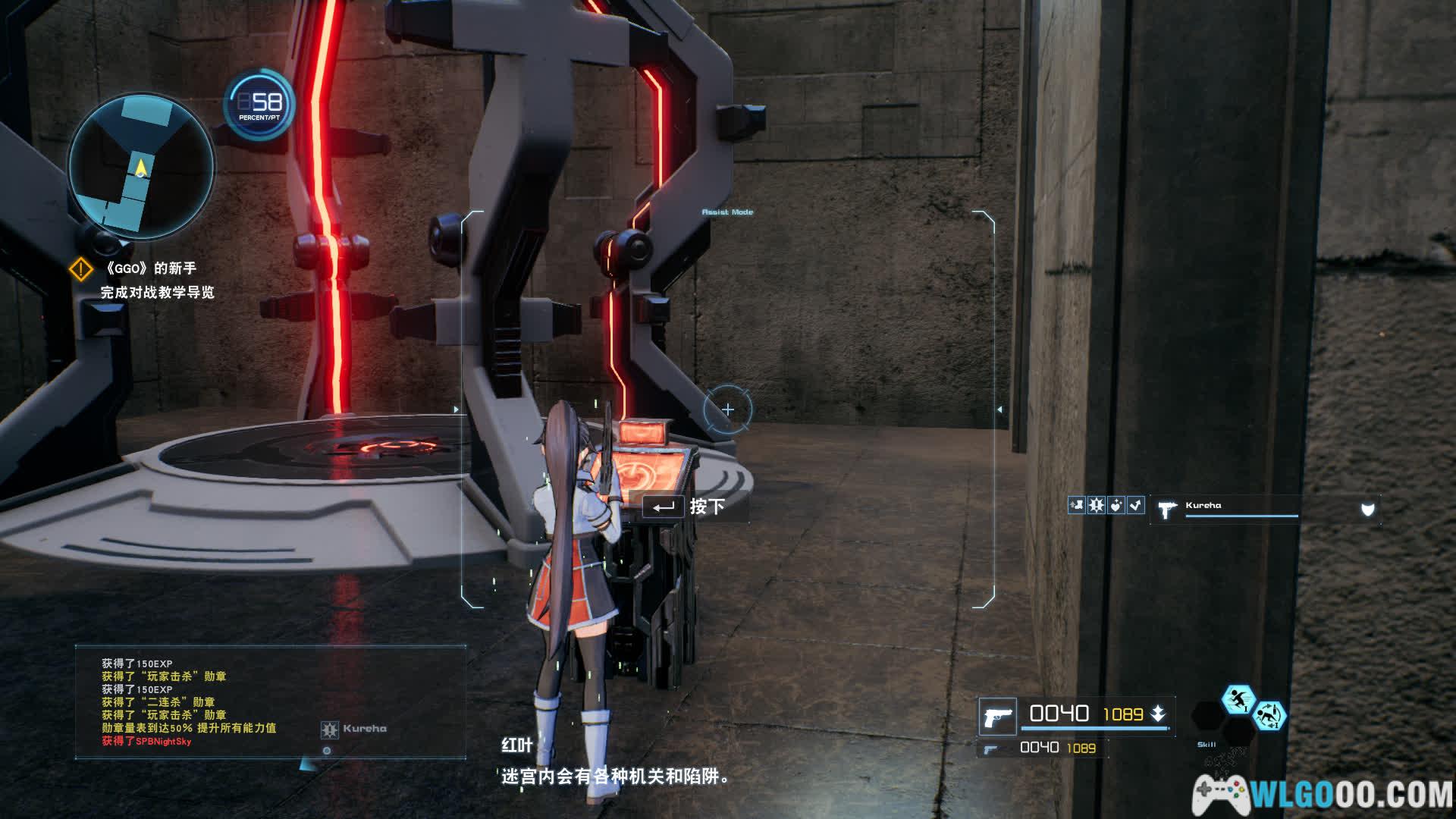The width and height of the screenshot is (1456, 819).
Task: Select Kureha's party member panel
Action: [1264, 509]
